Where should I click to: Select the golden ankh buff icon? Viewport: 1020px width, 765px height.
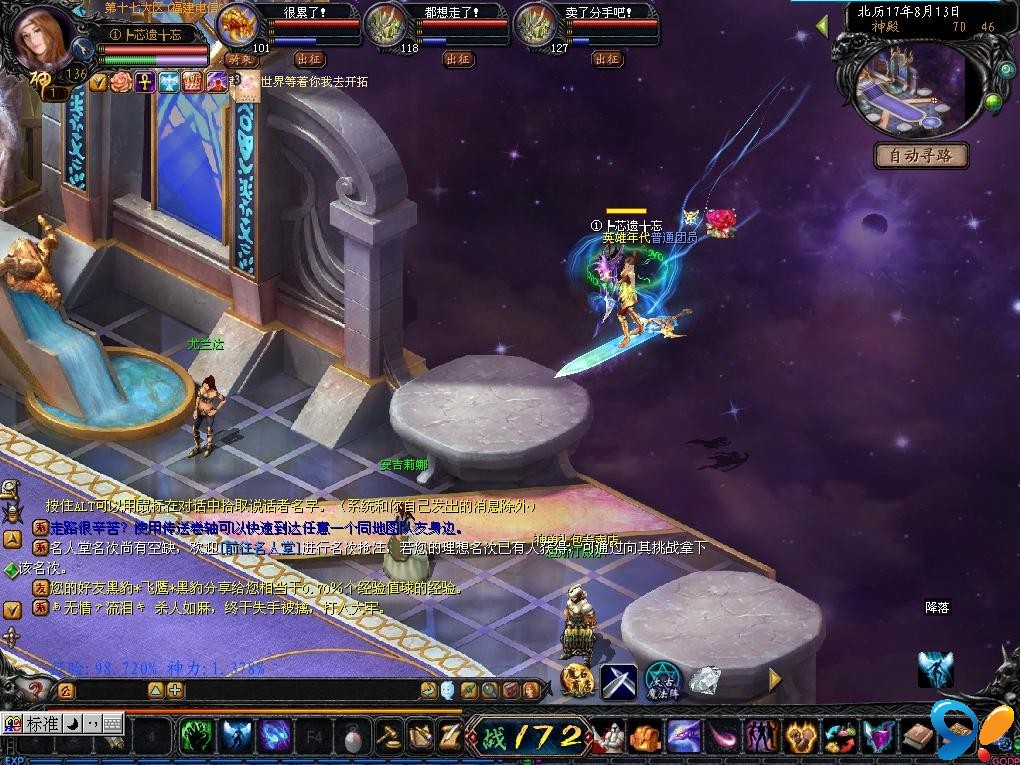click(x=144, y=82)
